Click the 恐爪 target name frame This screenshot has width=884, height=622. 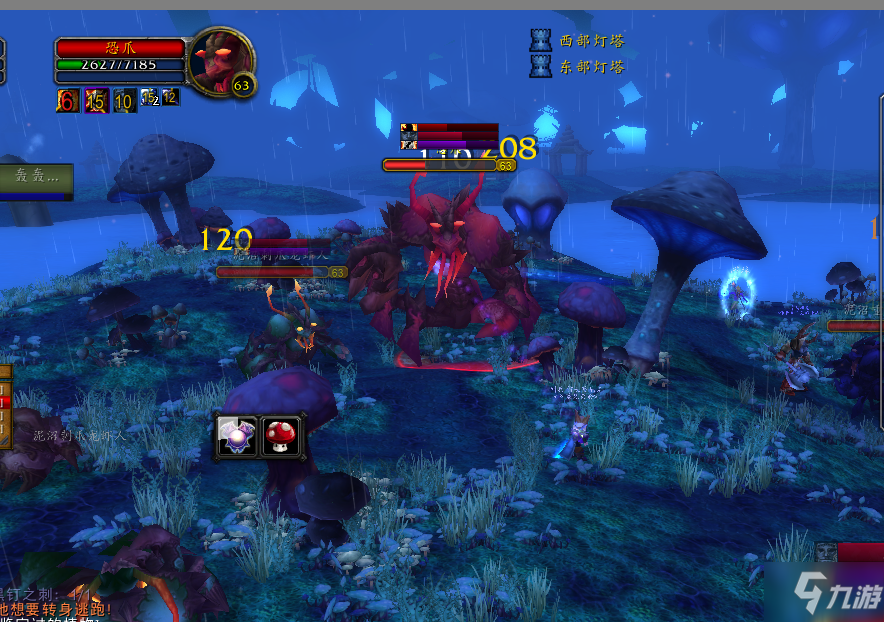[120, 48]
